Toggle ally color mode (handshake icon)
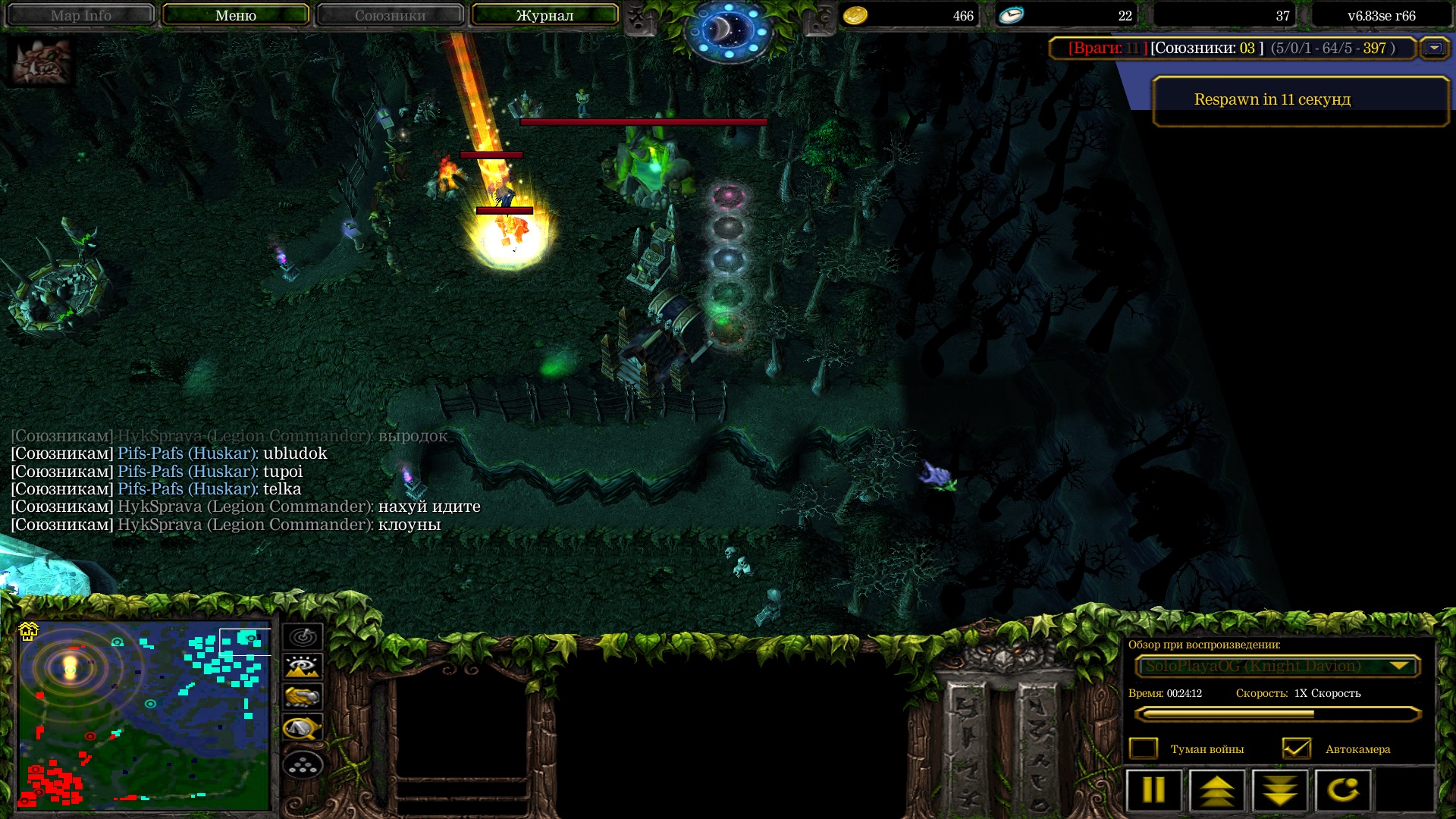The width and height of the screenshot is (1456, 819). [x=303, y=698]
